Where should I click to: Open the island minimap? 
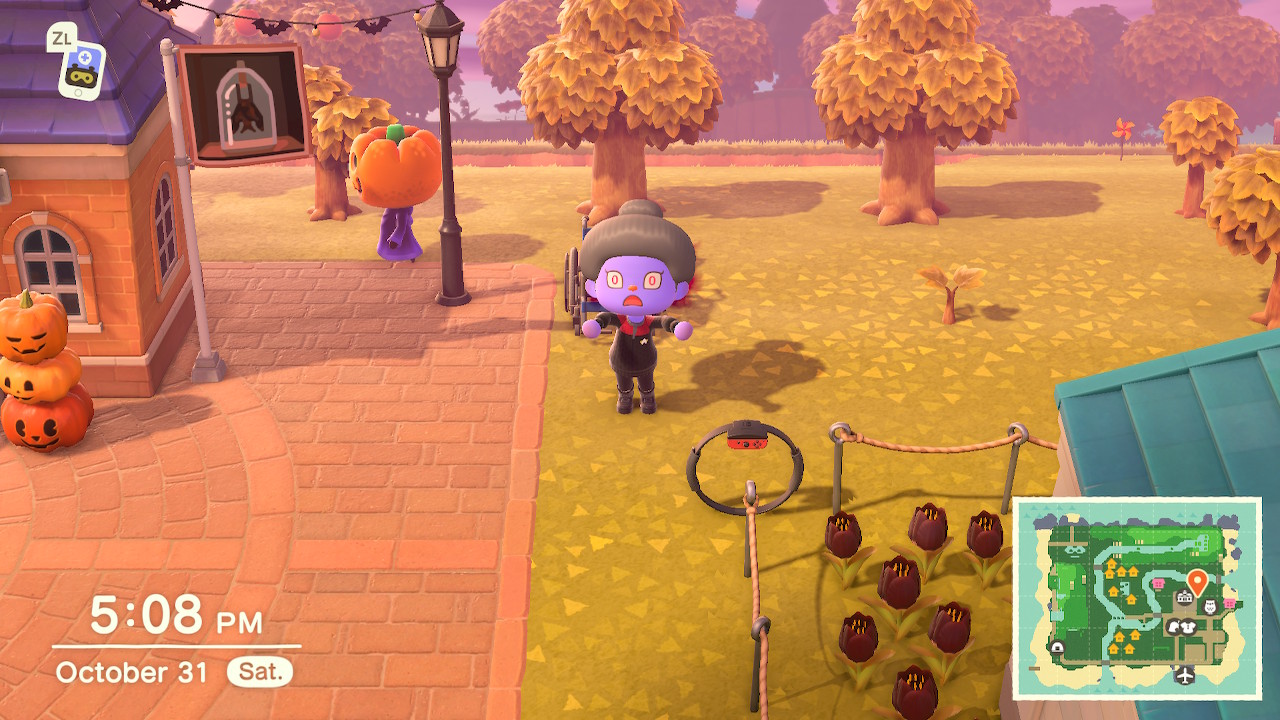tap(1136, 597)
